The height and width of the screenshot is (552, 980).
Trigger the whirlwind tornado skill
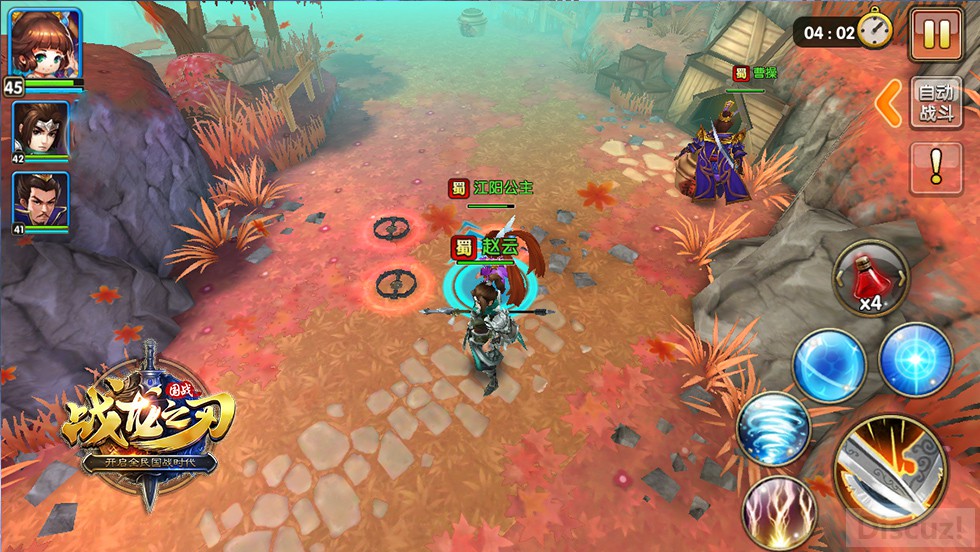pyautogui.click(x=773, y=428)
